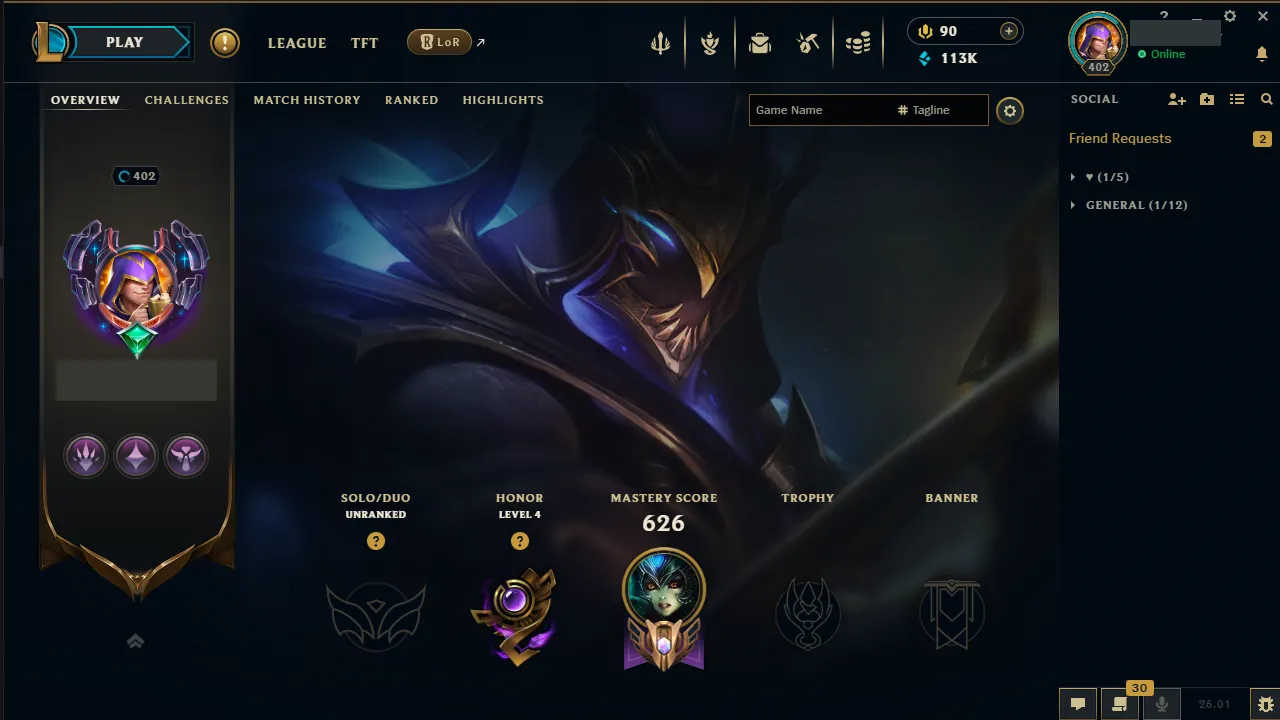Open the patch notes scroll icon
The height and width of the screenshot is (720, 1280).
coord(1119,703)
